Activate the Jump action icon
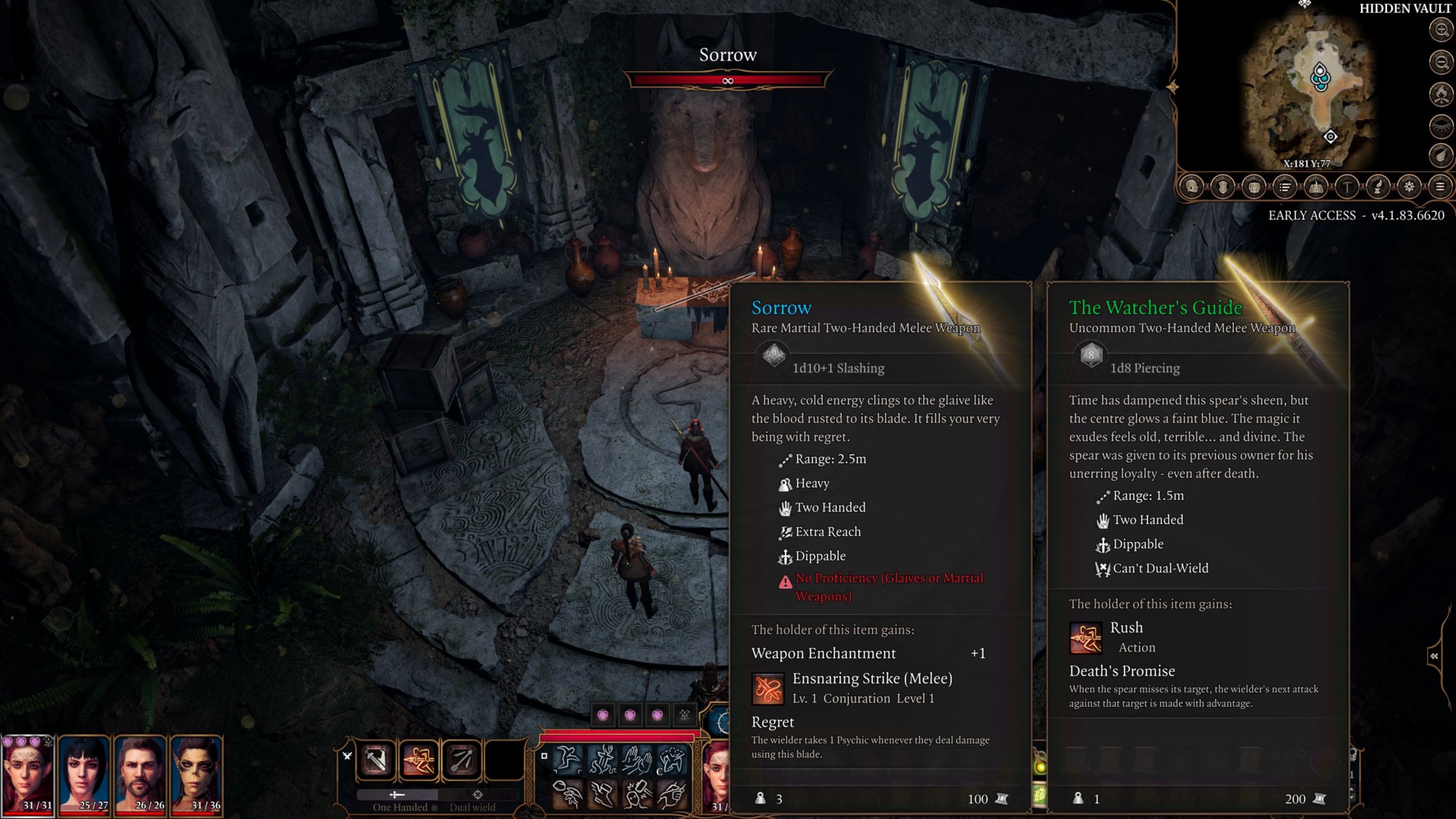Viewport: 1456px width, 819px height. click(x=568, y=760)
